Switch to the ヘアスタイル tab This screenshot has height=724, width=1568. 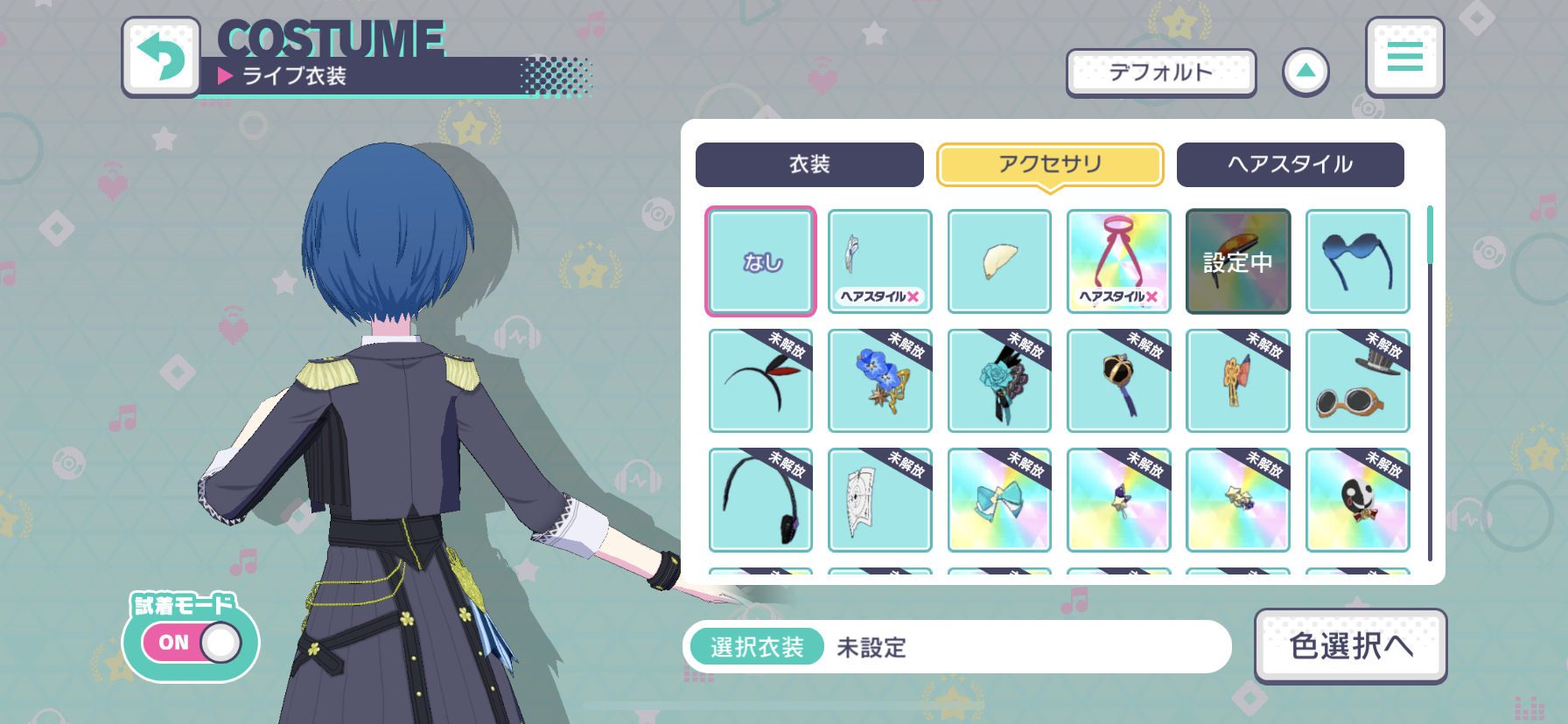click(x=1290, y=164)
